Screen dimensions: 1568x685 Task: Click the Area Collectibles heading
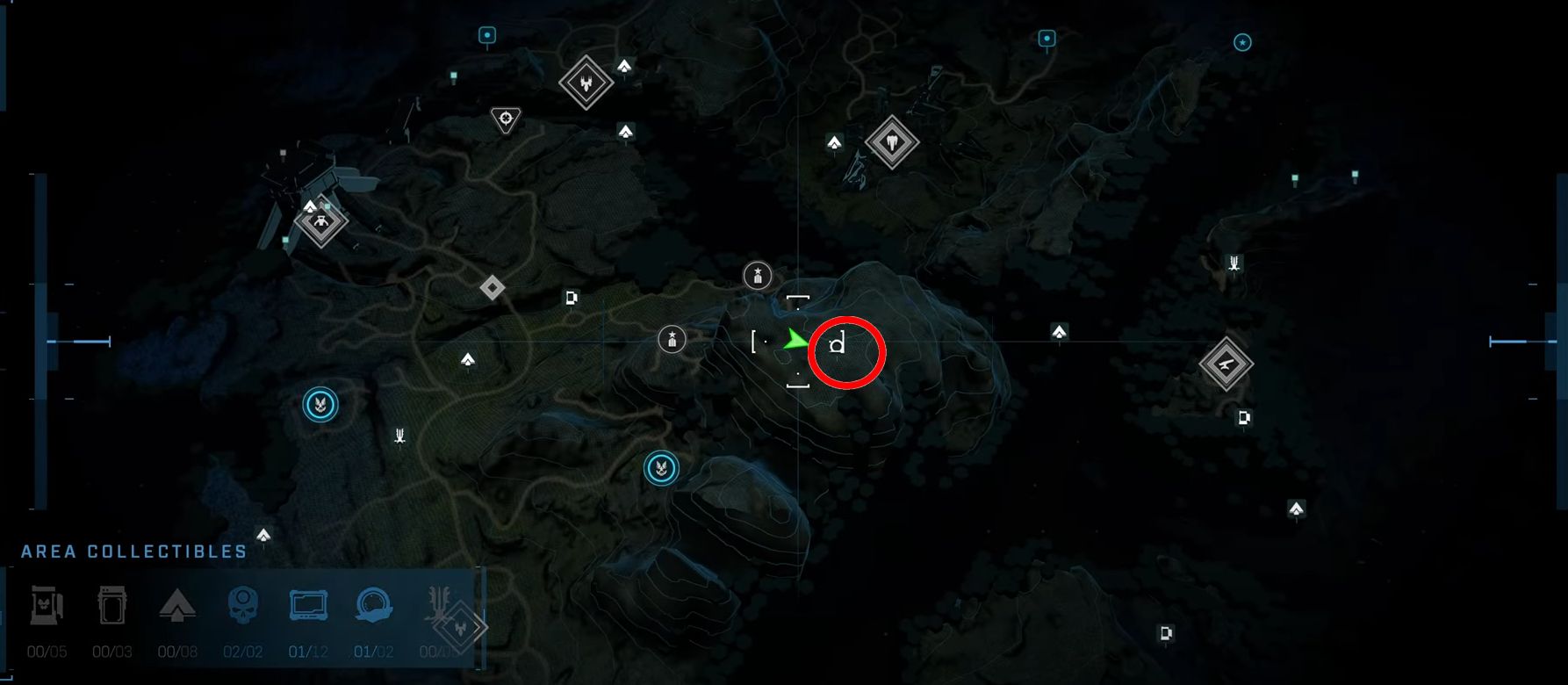pos(132,551)
